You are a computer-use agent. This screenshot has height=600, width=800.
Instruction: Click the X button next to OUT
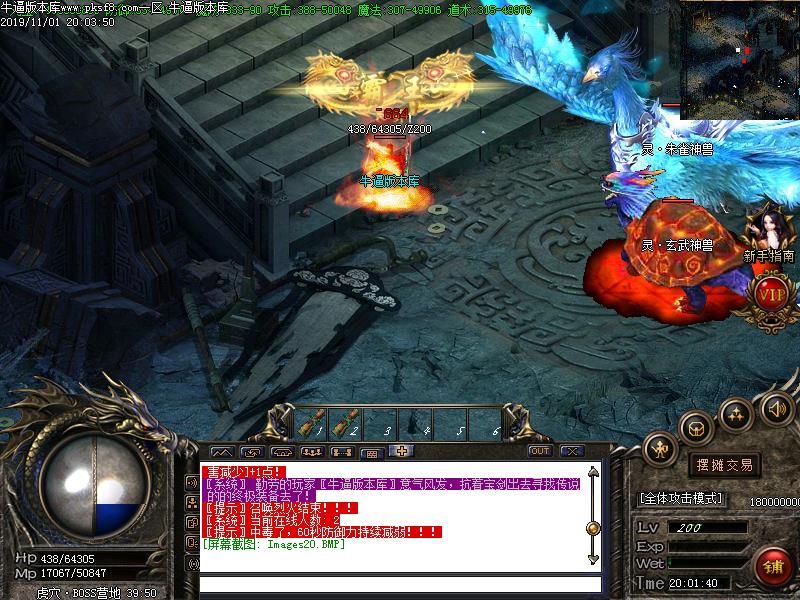point(571,451)
